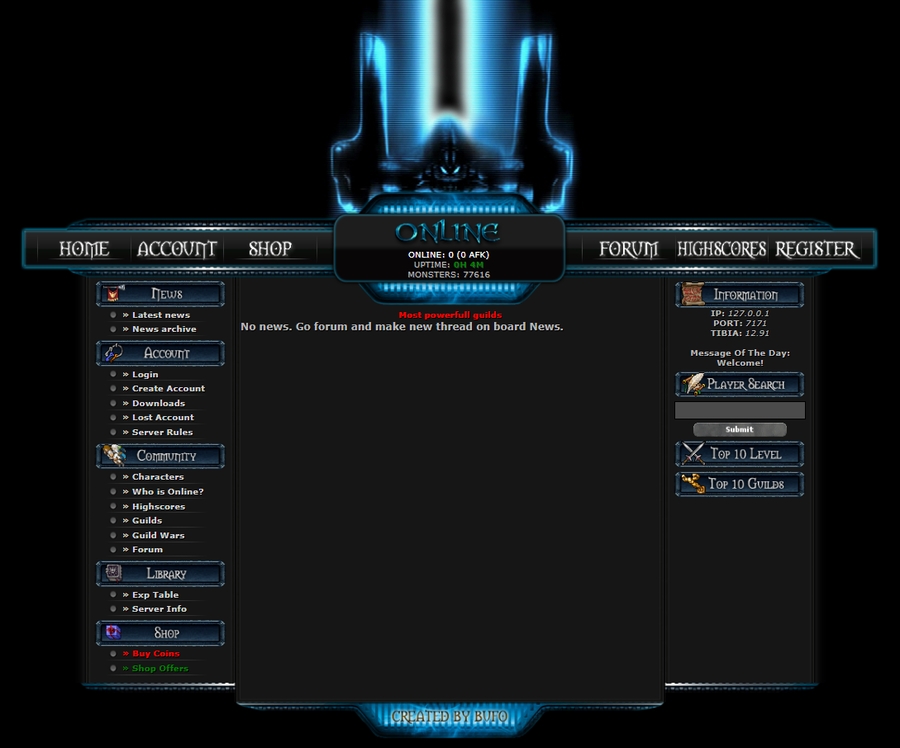Screen dimensions: 900x748
Task: Open the Guild Wars page
Action: 158,535
